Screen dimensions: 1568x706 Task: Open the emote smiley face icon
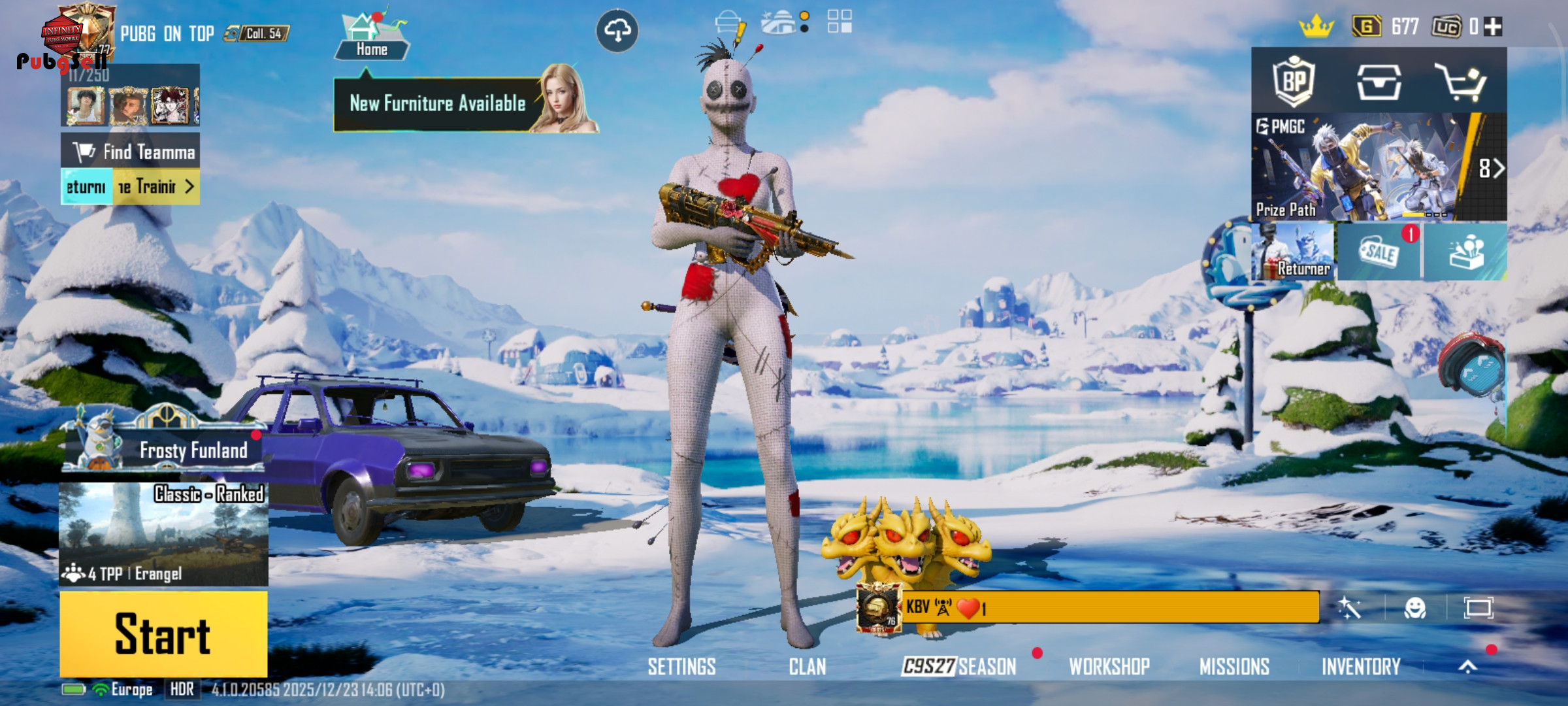point(1415,609)
